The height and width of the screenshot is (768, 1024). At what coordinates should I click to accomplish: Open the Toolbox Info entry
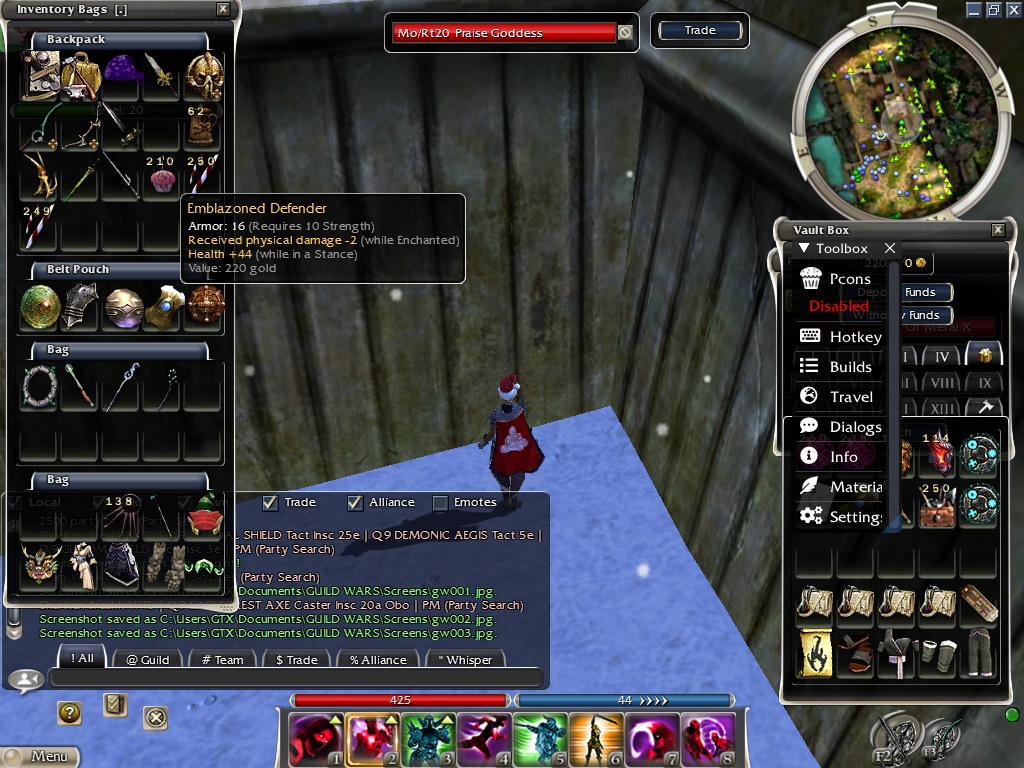843,457
